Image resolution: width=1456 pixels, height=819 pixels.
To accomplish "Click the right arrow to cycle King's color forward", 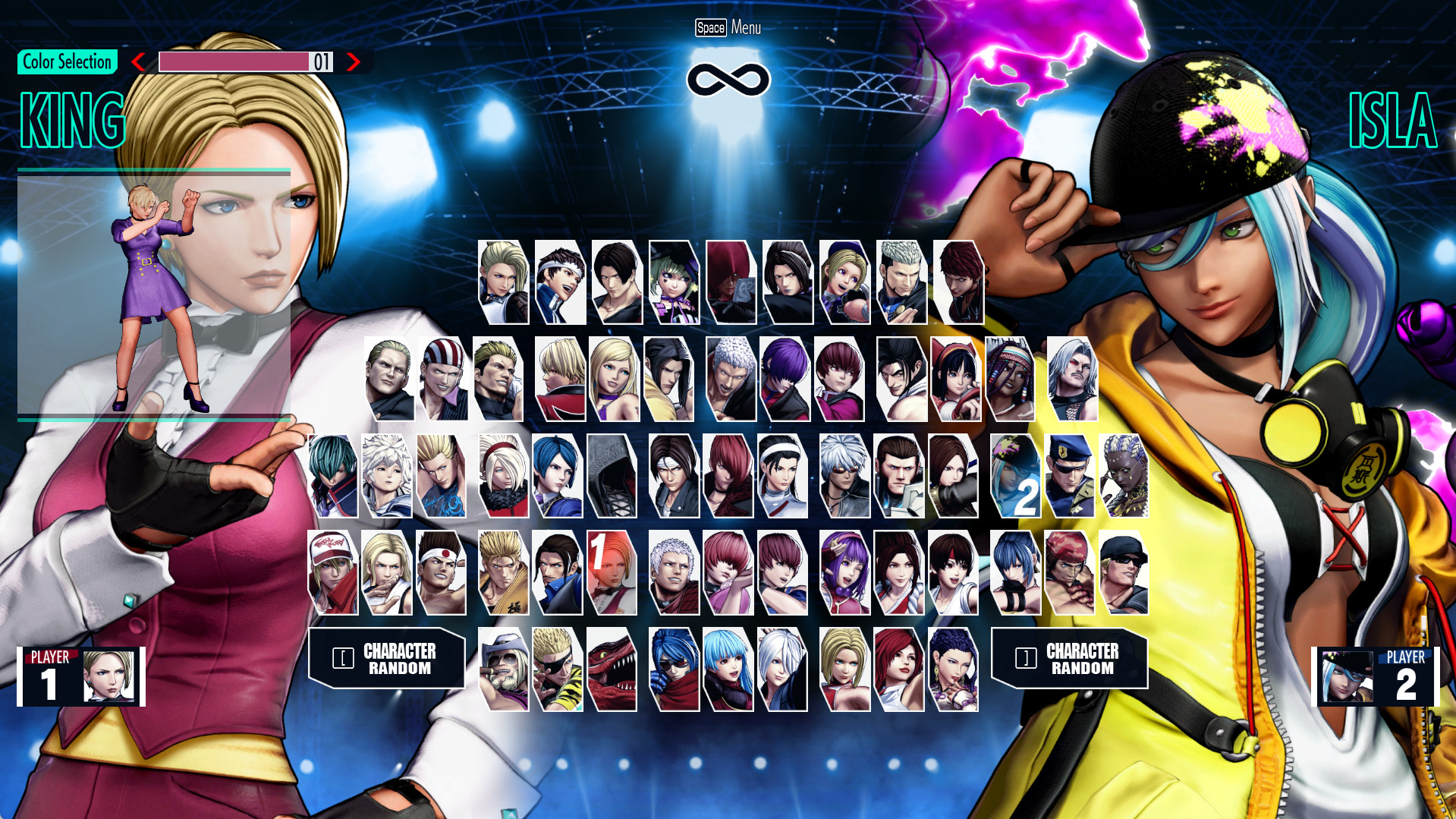I will click(353, 63).
